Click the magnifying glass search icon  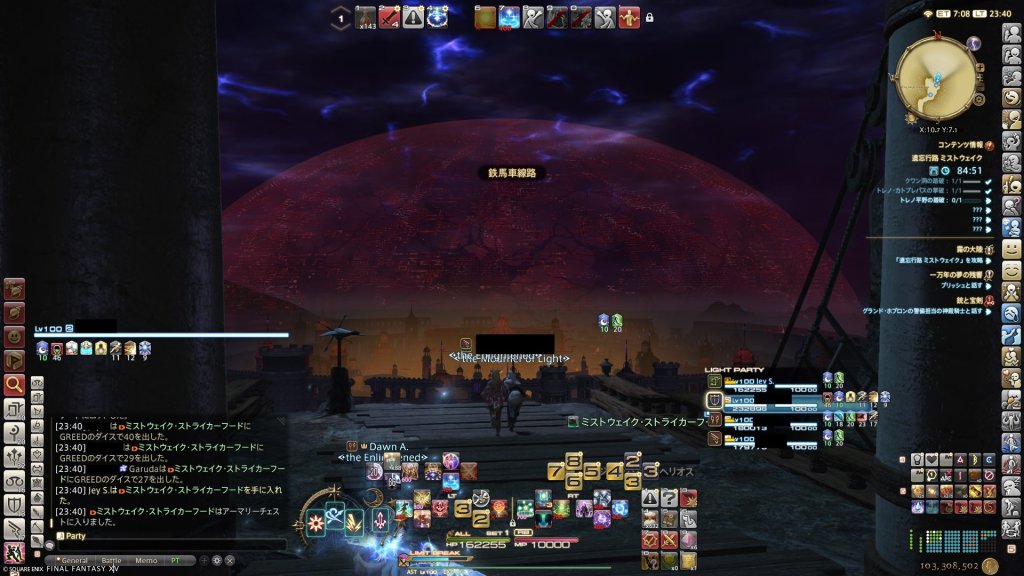click(14, 383)
